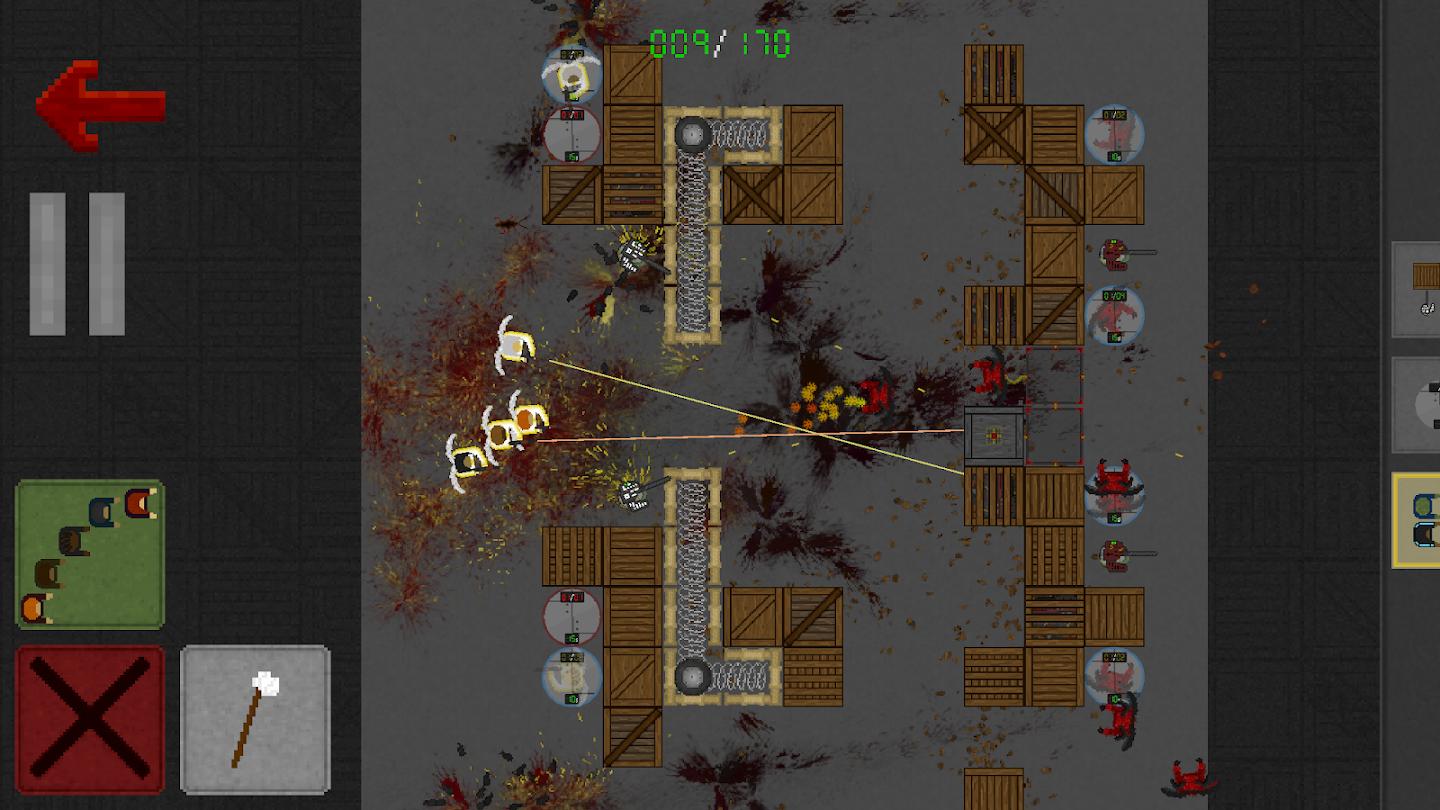Click the tire at the corridor entrance
Viewport: 1440px width, 810px height.
(x=691, y=131)
